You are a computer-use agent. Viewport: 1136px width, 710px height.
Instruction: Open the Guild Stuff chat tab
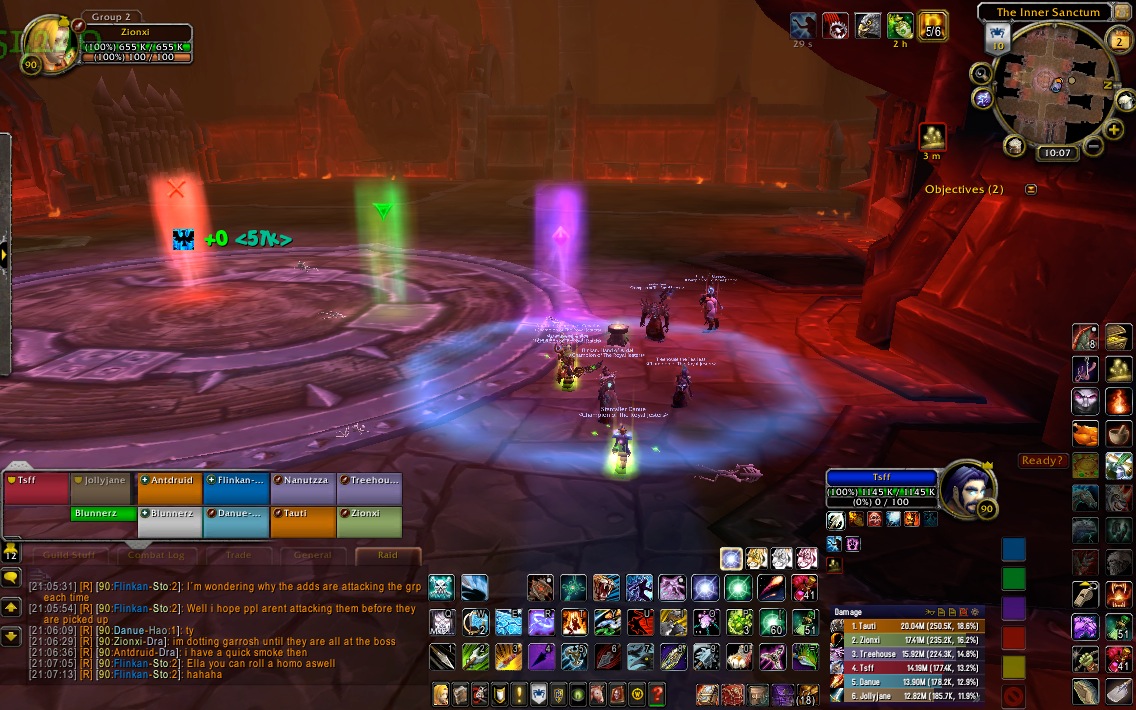tap(70, 555)
